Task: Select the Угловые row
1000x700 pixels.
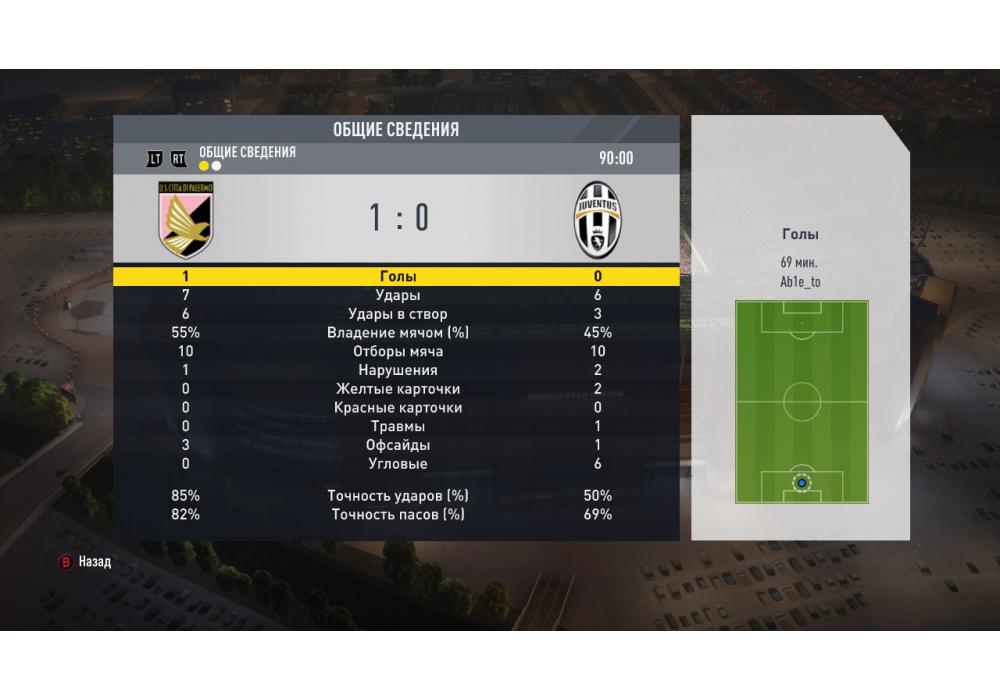Action: (x=397, y=464)
